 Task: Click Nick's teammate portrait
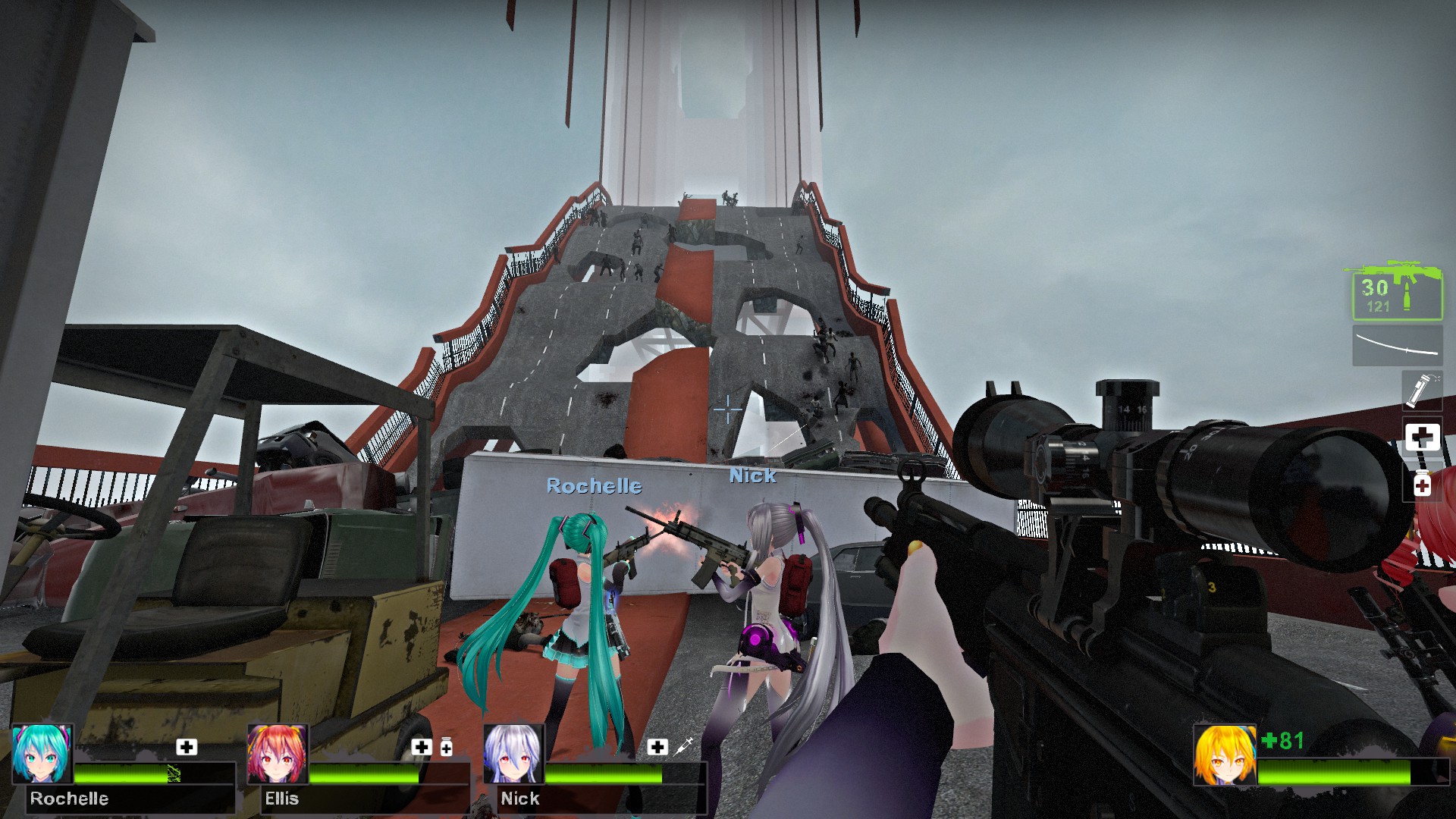pos(514,754)
